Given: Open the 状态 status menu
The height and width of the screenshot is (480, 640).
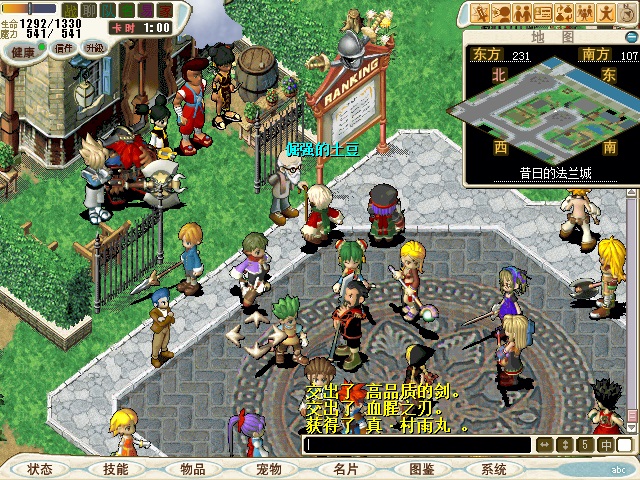Looking at the screenshot, I should (x=40, y=469).
